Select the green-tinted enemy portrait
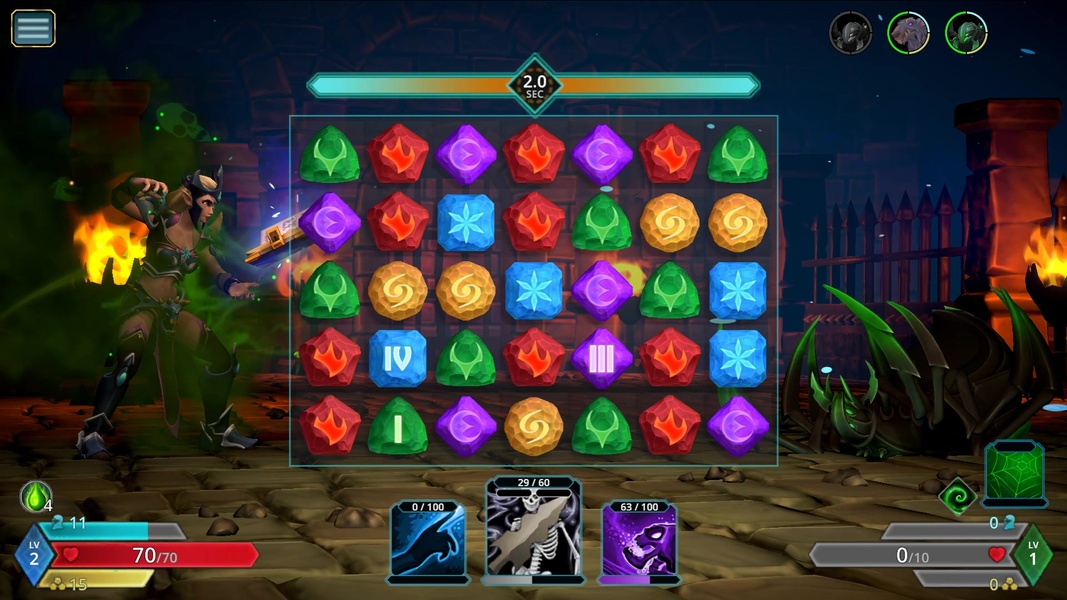Viewport: 1067px width, 600px height. 966,33
